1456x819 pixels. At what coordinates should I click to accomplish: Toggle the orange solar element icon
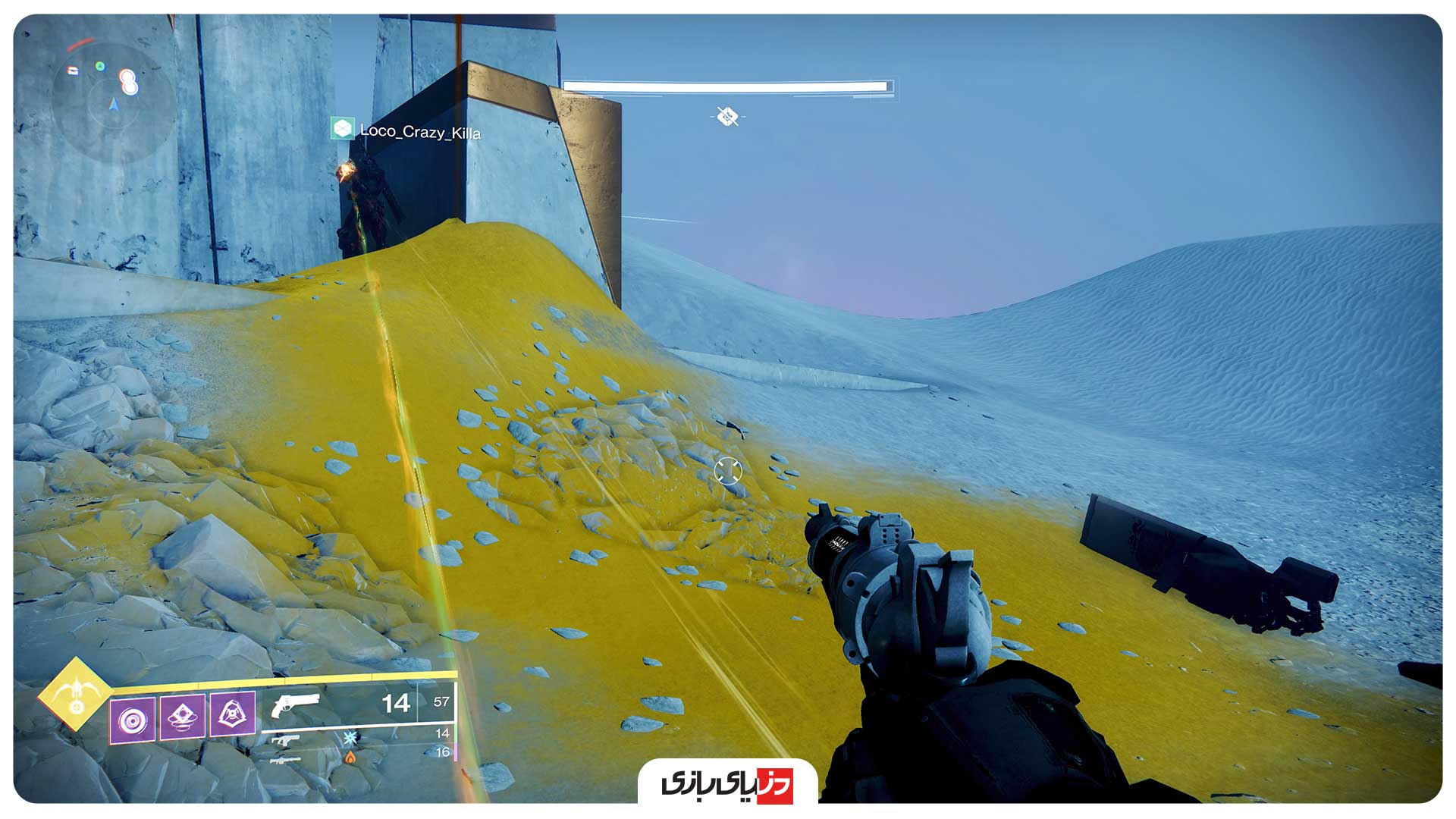[x=352, y=758]
